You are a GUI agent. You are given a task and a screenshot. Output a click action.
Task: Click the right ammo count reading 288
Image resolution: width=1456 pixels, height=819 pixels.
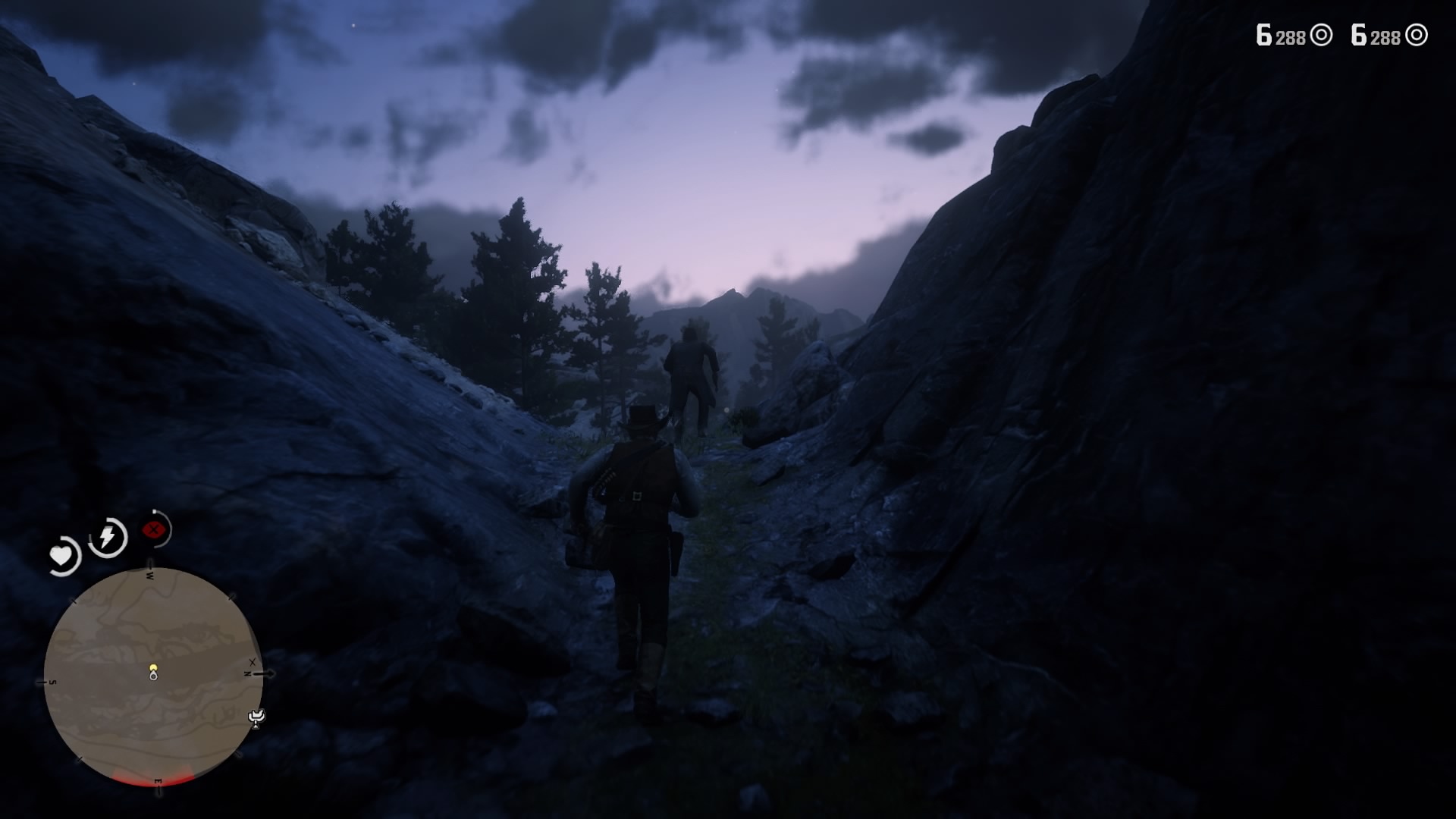point(1387,36)
